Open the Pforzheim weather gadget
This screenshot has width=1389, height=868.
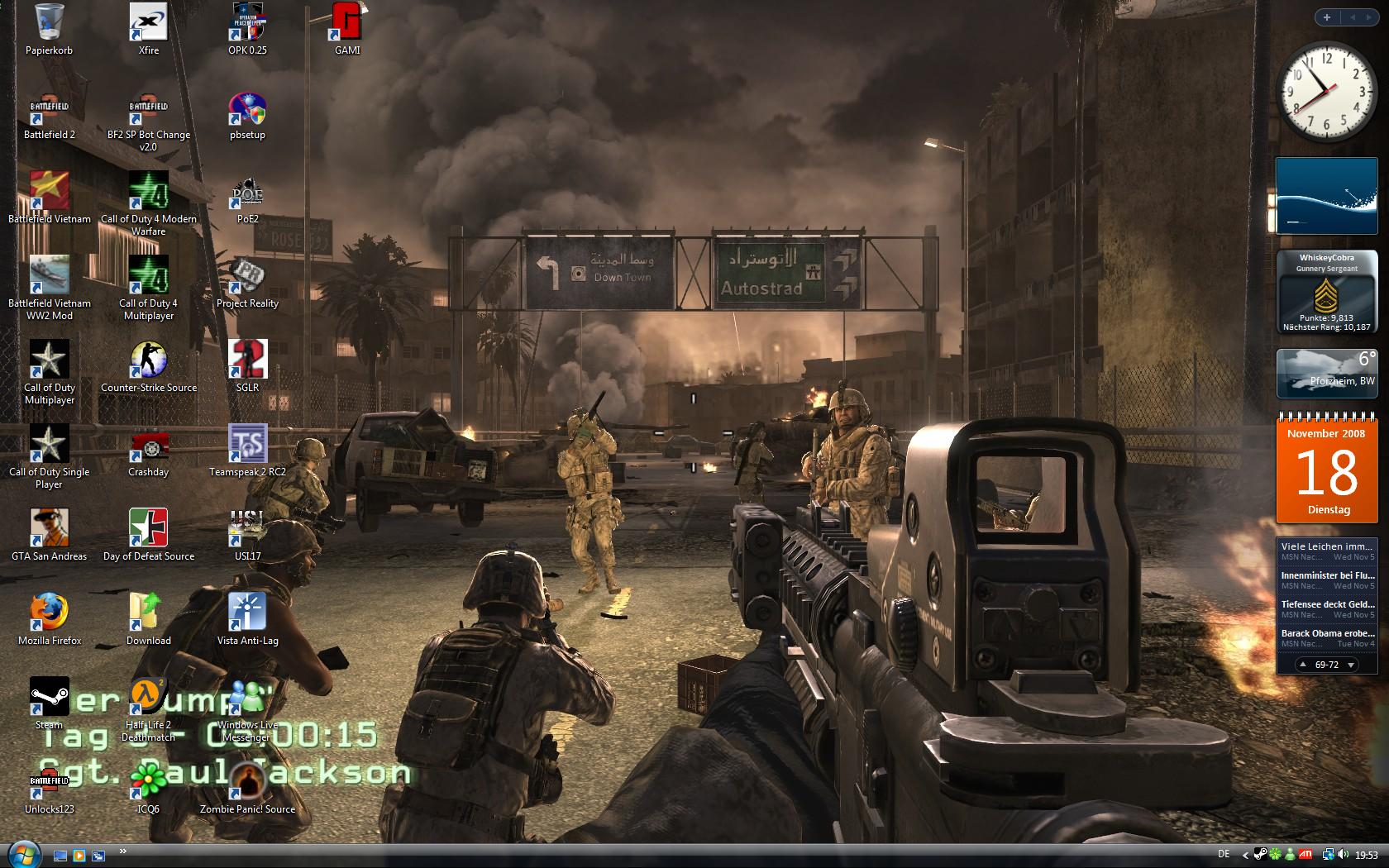[1328, 373]
